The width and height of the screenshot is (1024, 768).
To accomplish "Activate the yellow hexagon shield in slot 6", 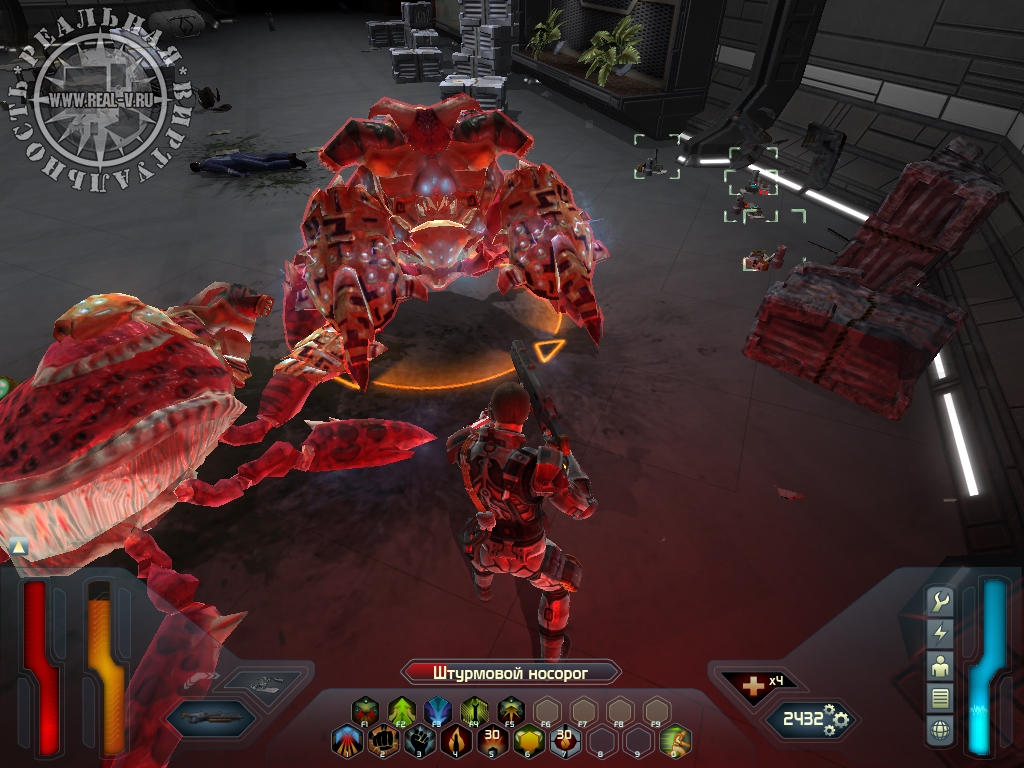I will point(528,740).
